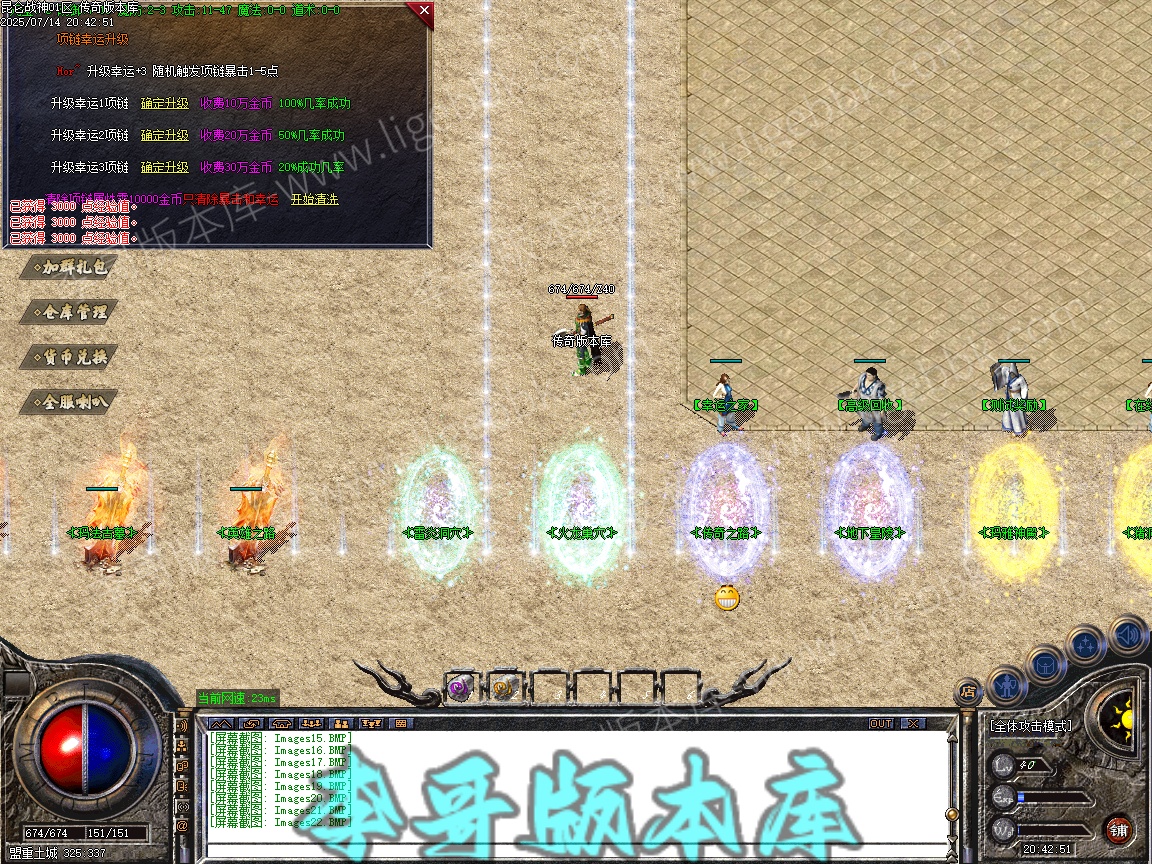Screen dimensions: 1152x864
Task: Choose the 全服喇叭 server broadcast button
Action: tap(70, 402)
